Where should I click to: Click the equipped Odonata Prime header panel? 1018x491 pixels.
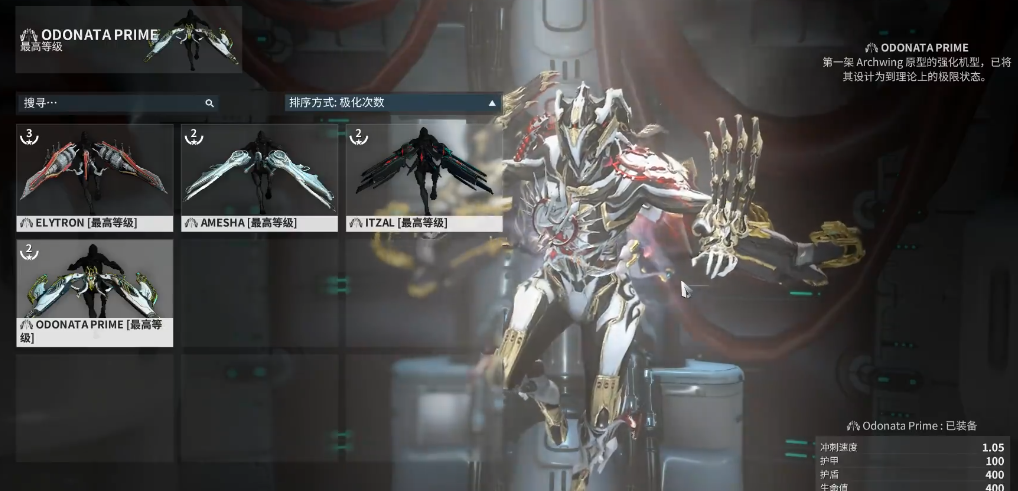[128, 39]
